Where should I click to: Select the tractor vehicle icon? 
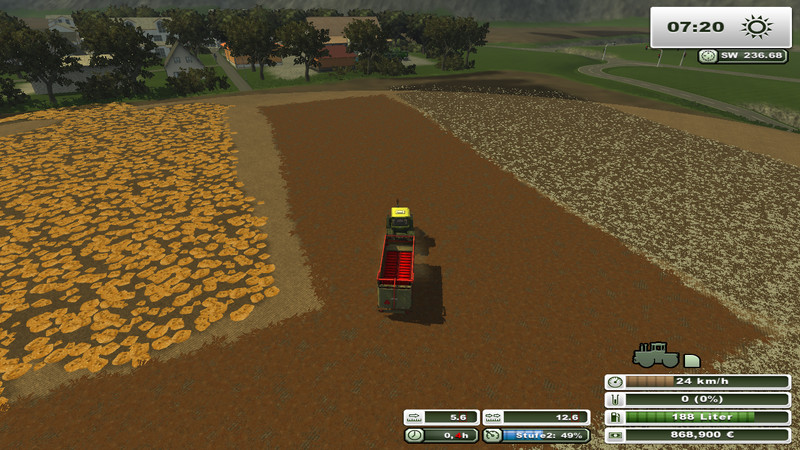655,355
